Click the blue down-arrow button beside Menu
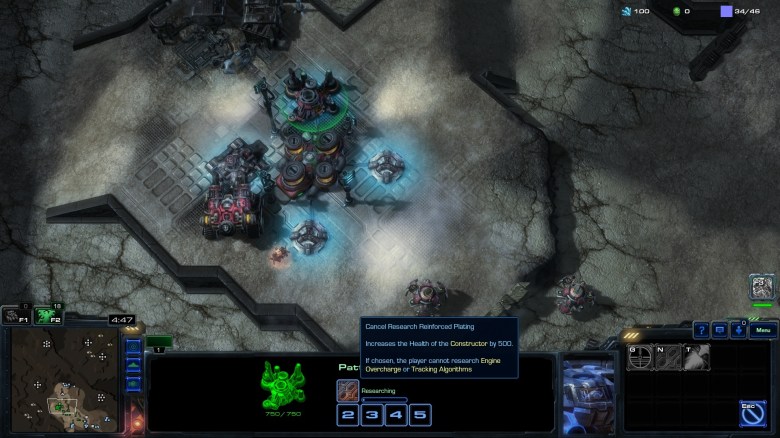 (737, 330)
